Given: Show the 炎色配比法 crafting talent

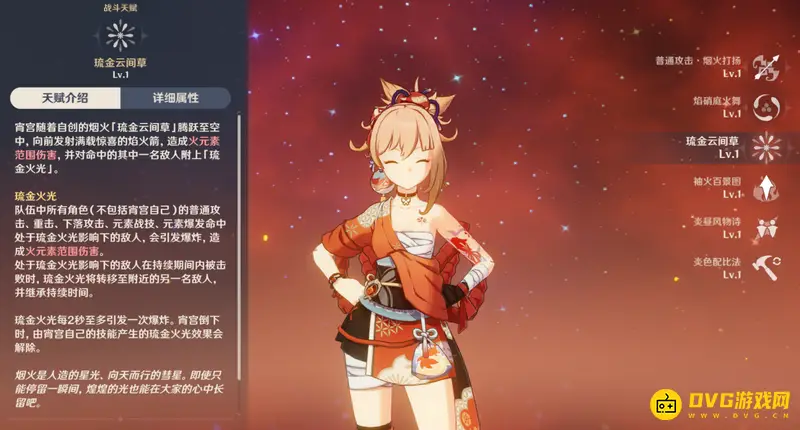Looking at the screenshot, I should [x=767, y=266].
